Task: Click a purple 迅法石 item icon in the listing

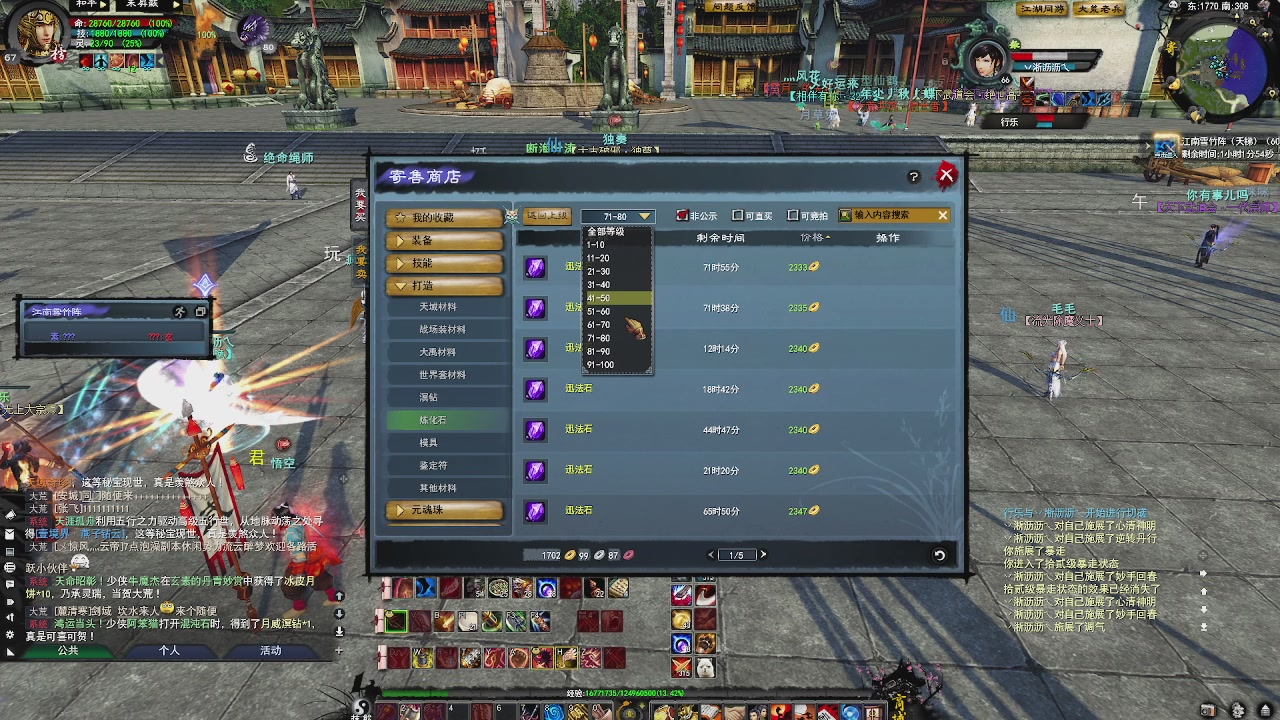Action: [535, 388]
